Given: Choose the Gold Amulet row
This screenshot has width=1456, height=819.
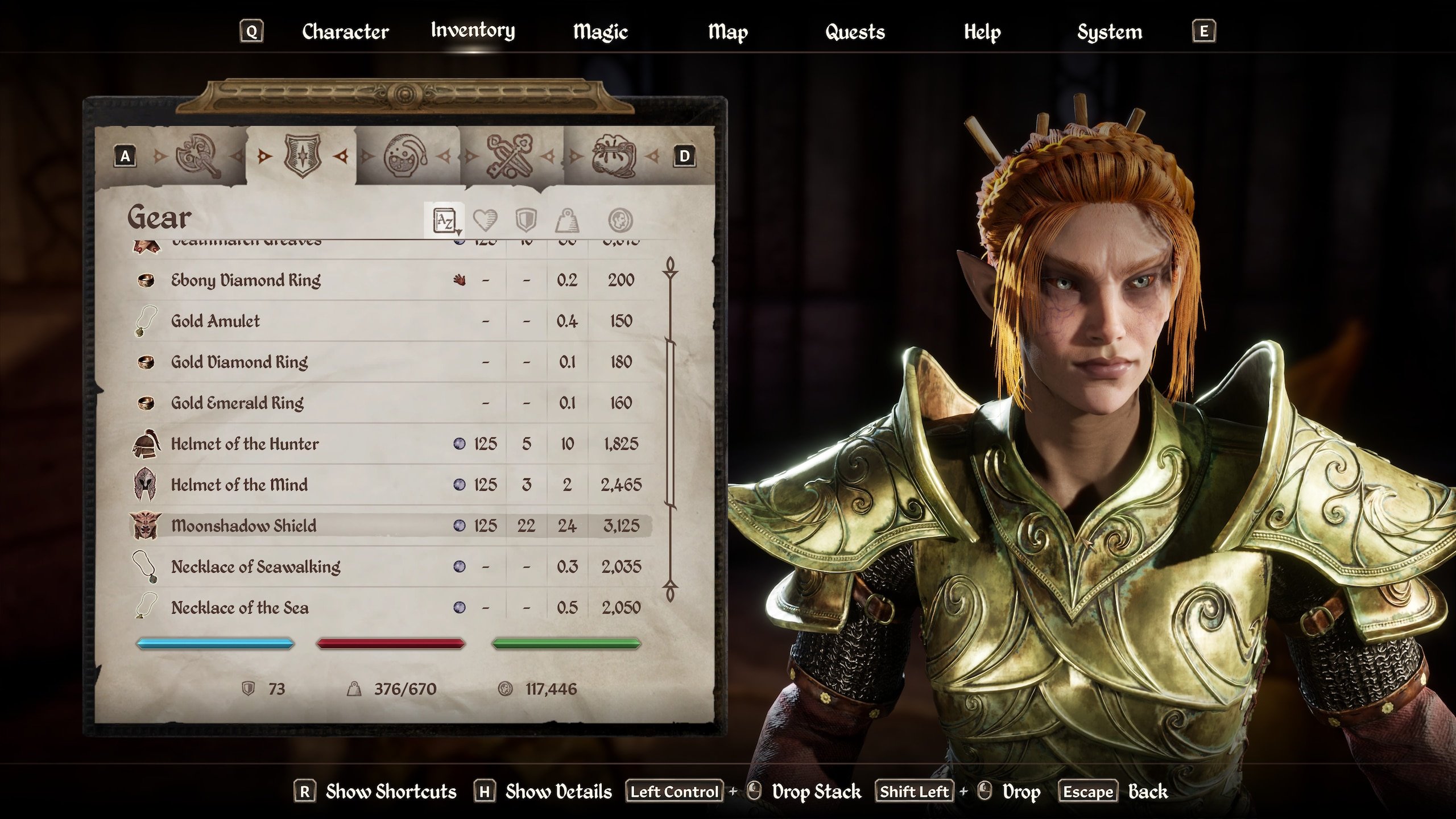Looking at the screenshot, I should (x=216, y=321).
